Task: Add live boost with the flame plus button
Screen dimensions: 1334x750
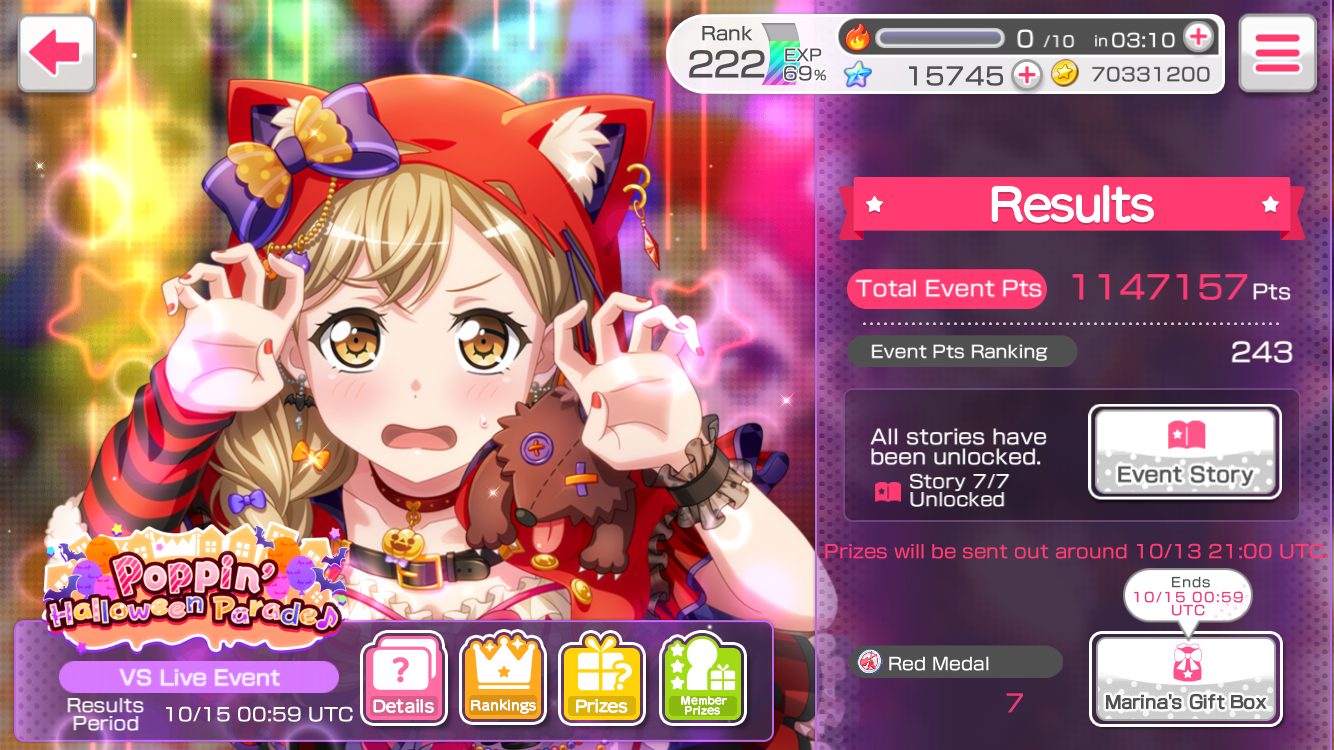Action: [x=1197, y=38]
